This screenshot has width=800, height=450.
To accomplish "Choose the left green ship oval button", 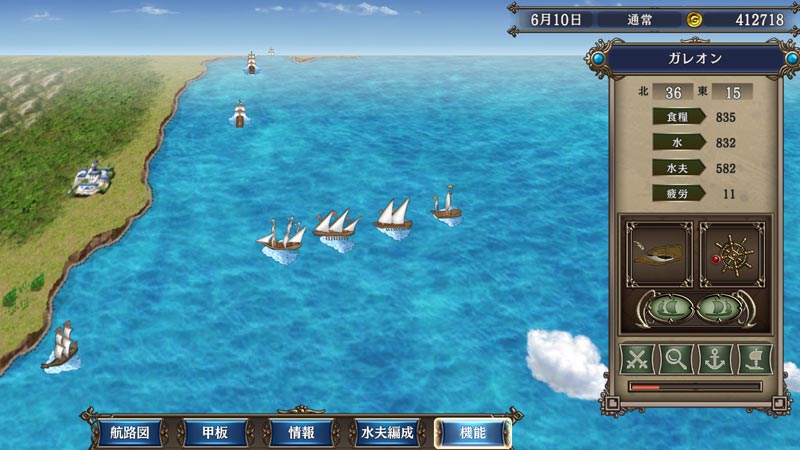I will 665,307.
